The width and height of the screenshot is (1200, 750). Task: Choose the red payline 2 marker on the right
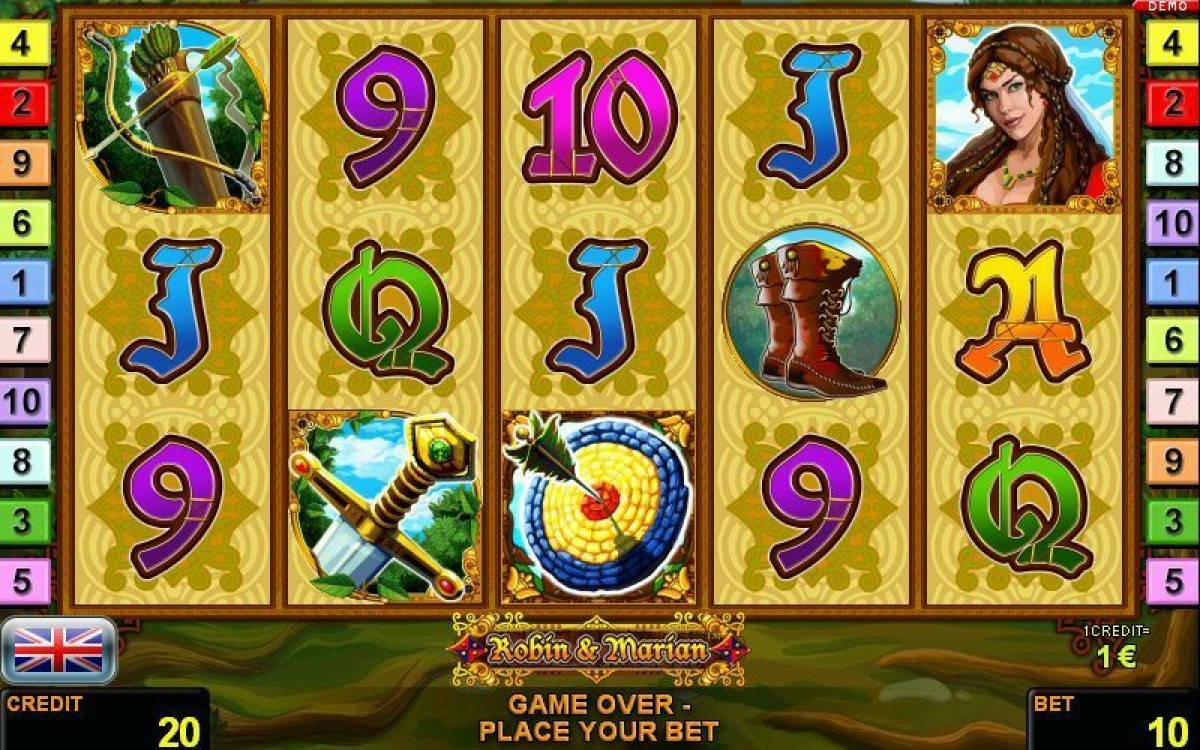[x=1172, y=104]
